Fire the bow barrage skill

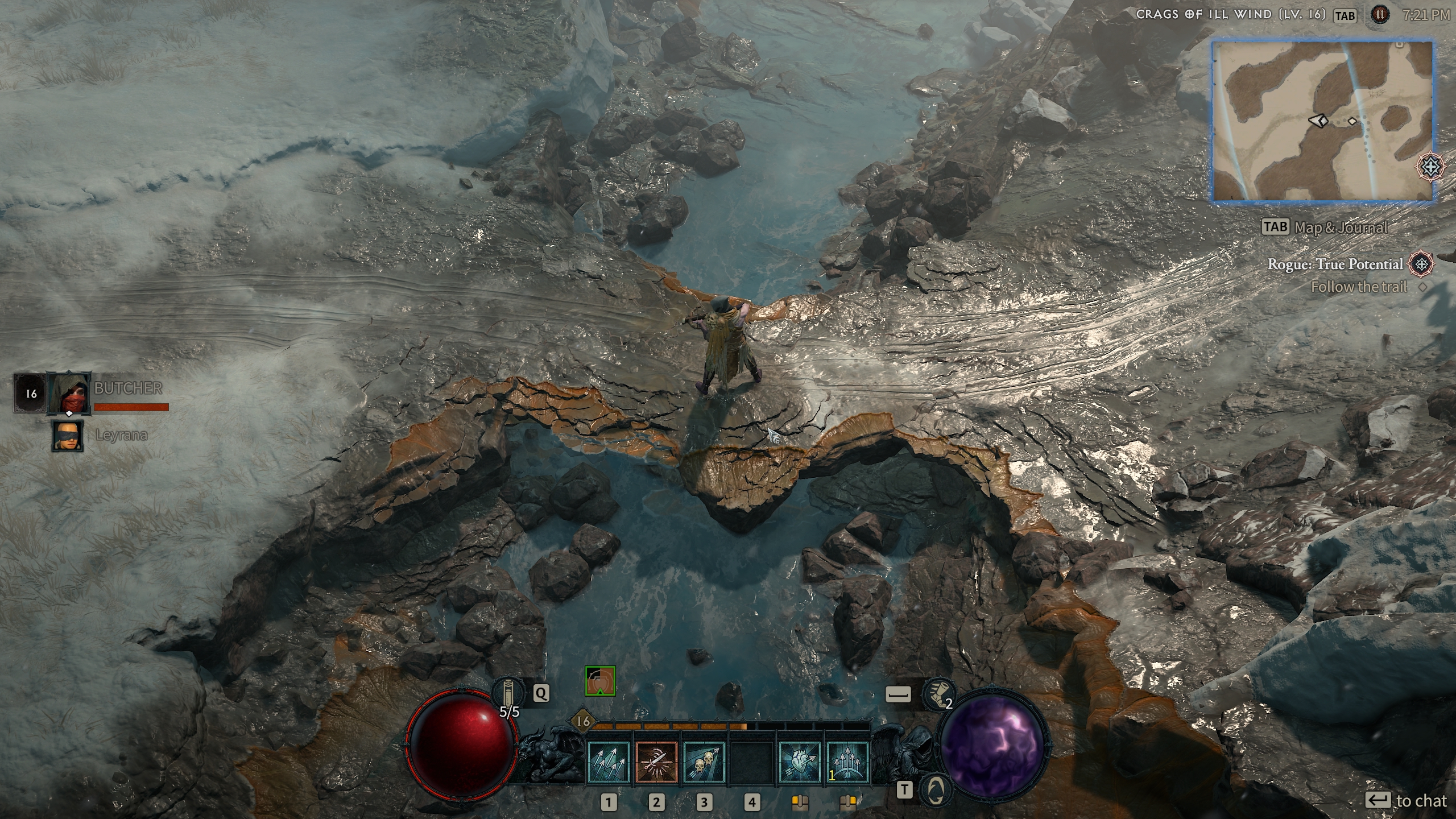tap(847, 762)
